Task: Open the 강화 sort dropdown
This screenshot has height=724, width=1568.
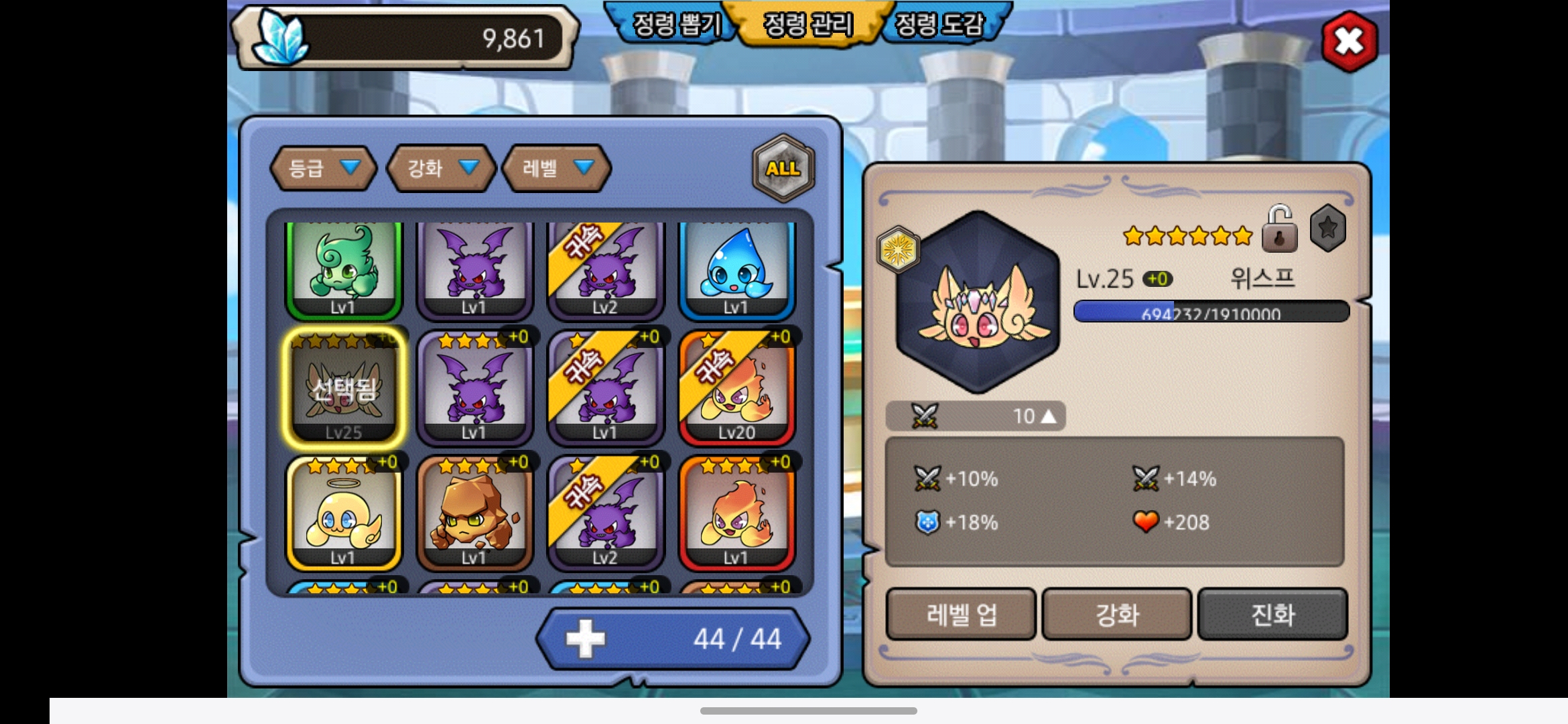Action: (x=442, y=168)
